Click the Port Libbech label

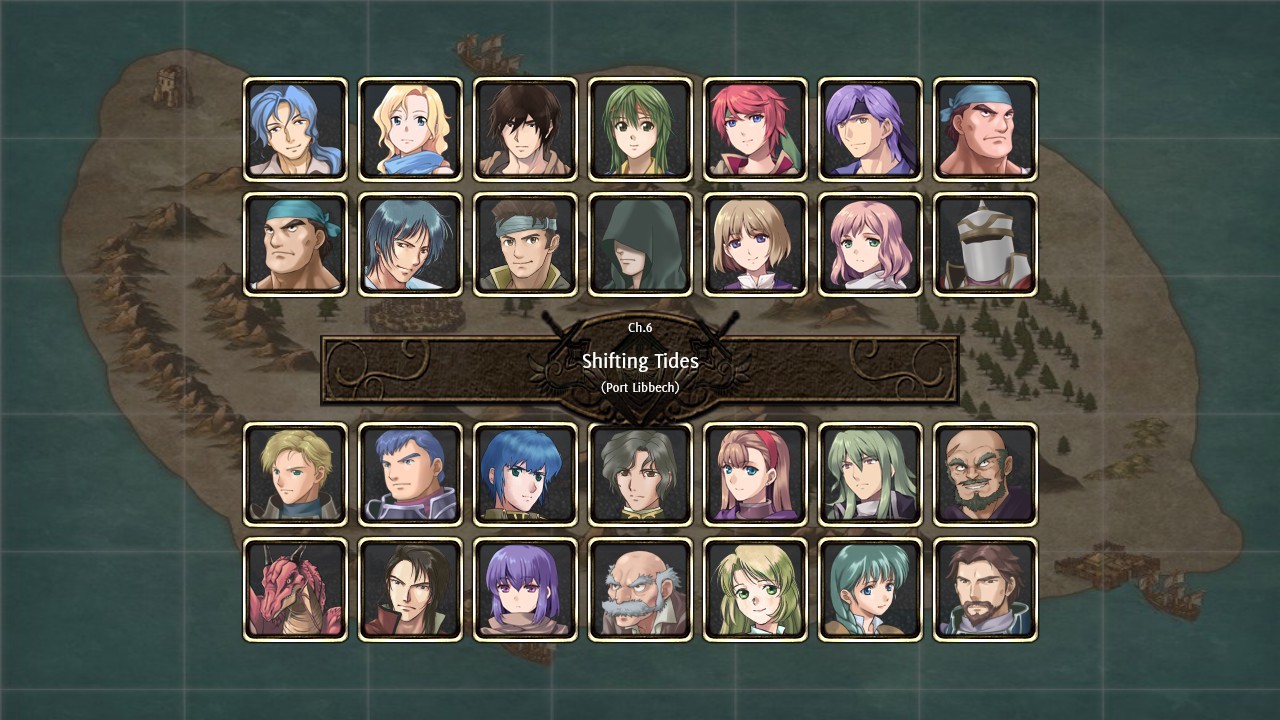pyautogui.click(x=640, y=387)
